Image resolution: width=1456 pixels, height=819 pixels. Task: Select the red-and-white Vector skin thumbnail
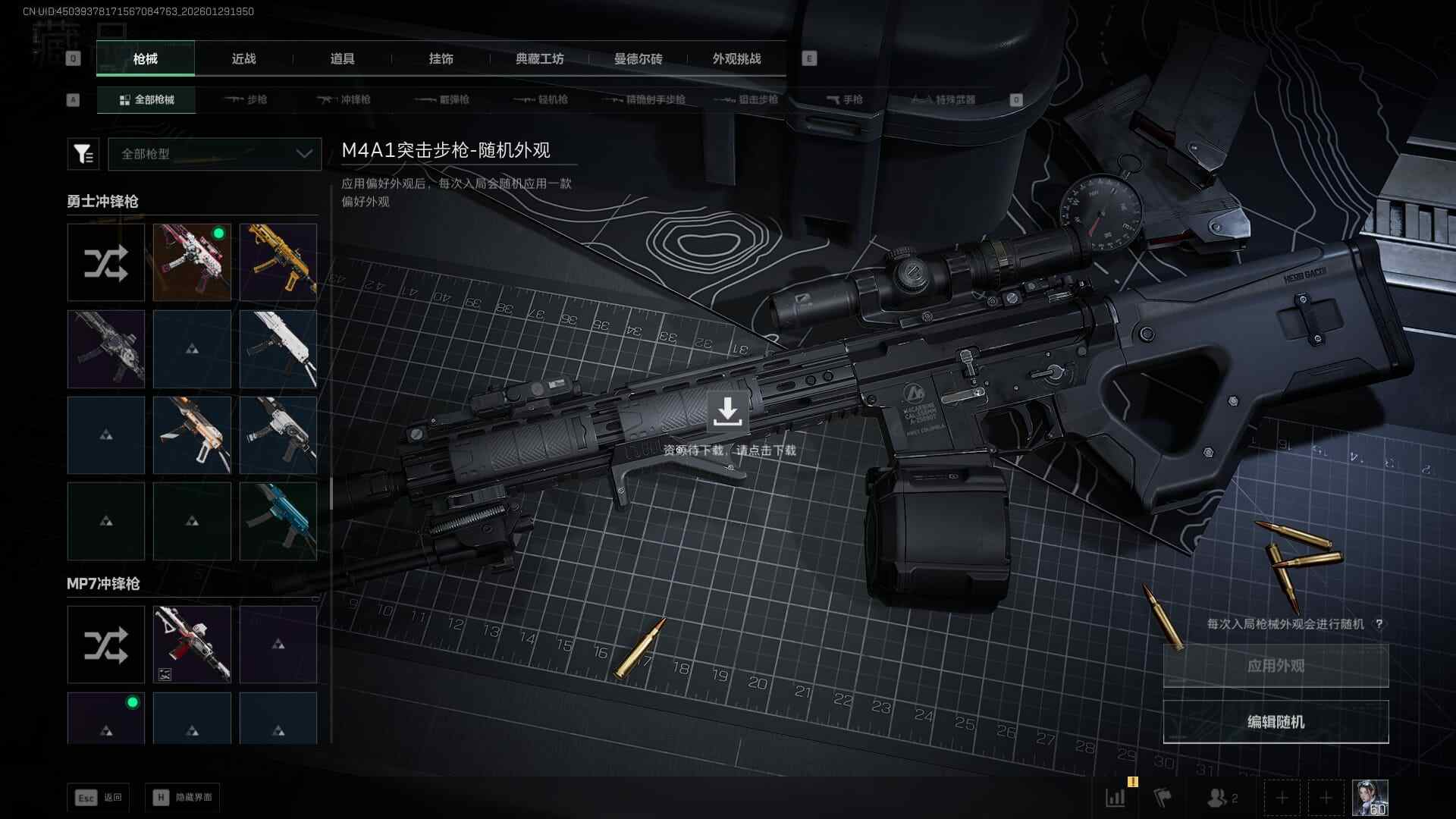click(x=192, y=262)
